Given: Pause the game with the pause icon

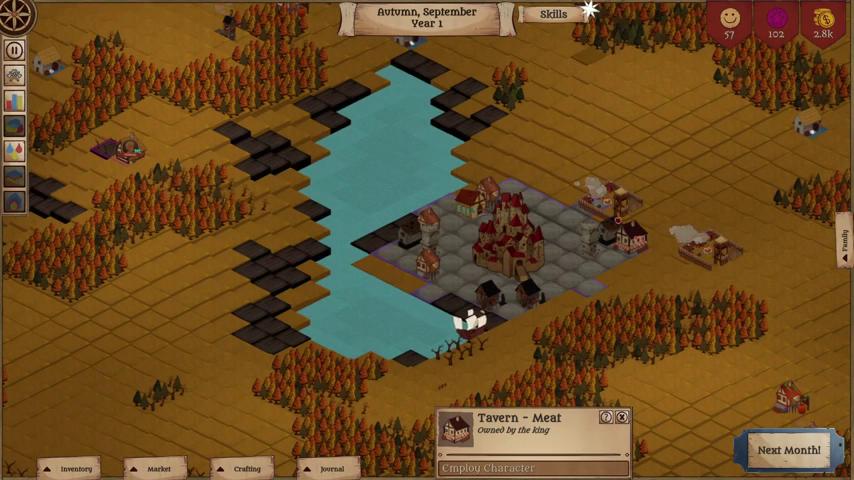Looking at the screenshot, I should pyautogui.click(x=14, y=50).
